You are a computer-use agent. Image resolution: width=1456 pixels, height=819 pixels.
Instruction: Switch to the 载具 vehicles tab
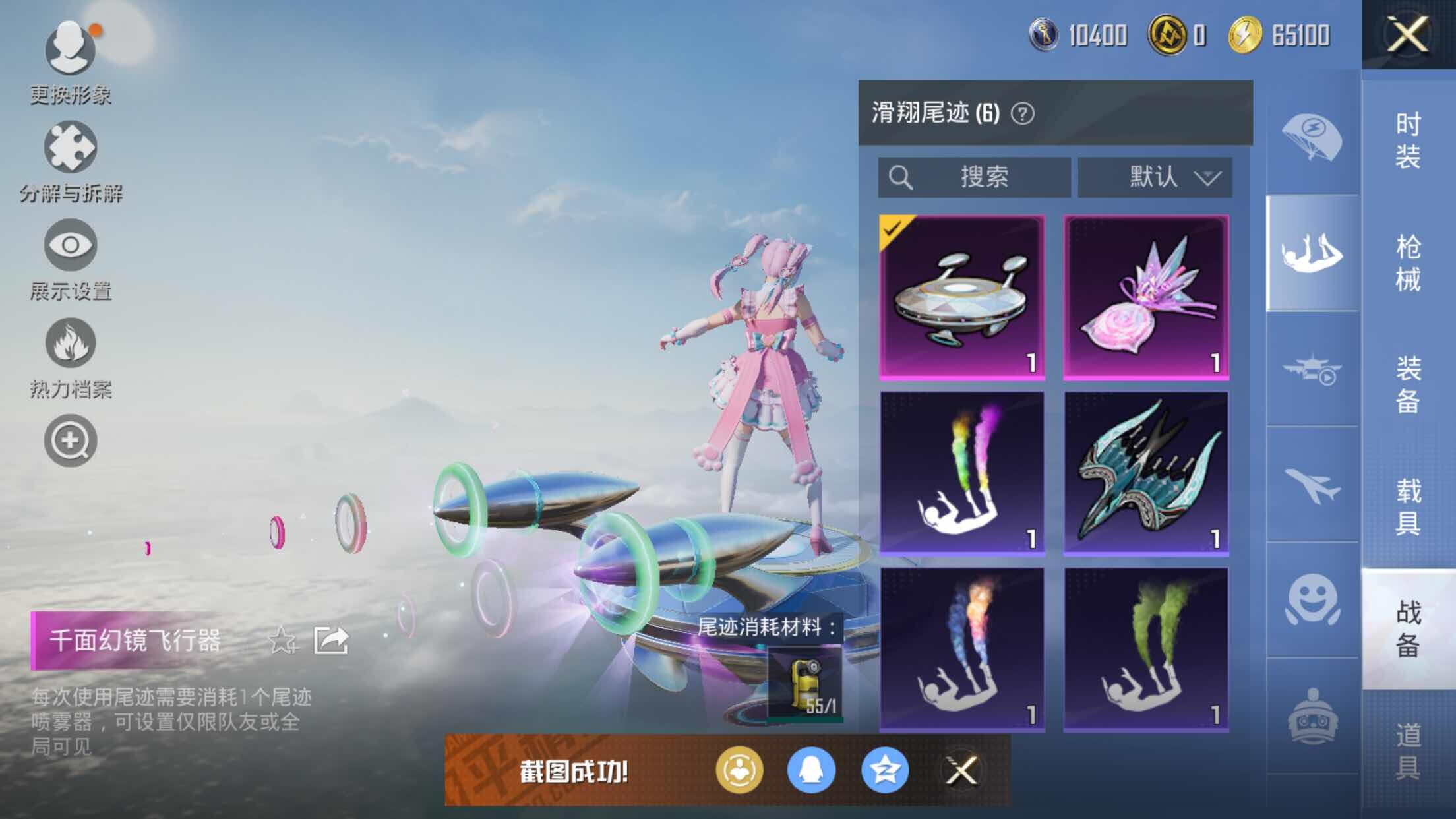point(1408,506)
